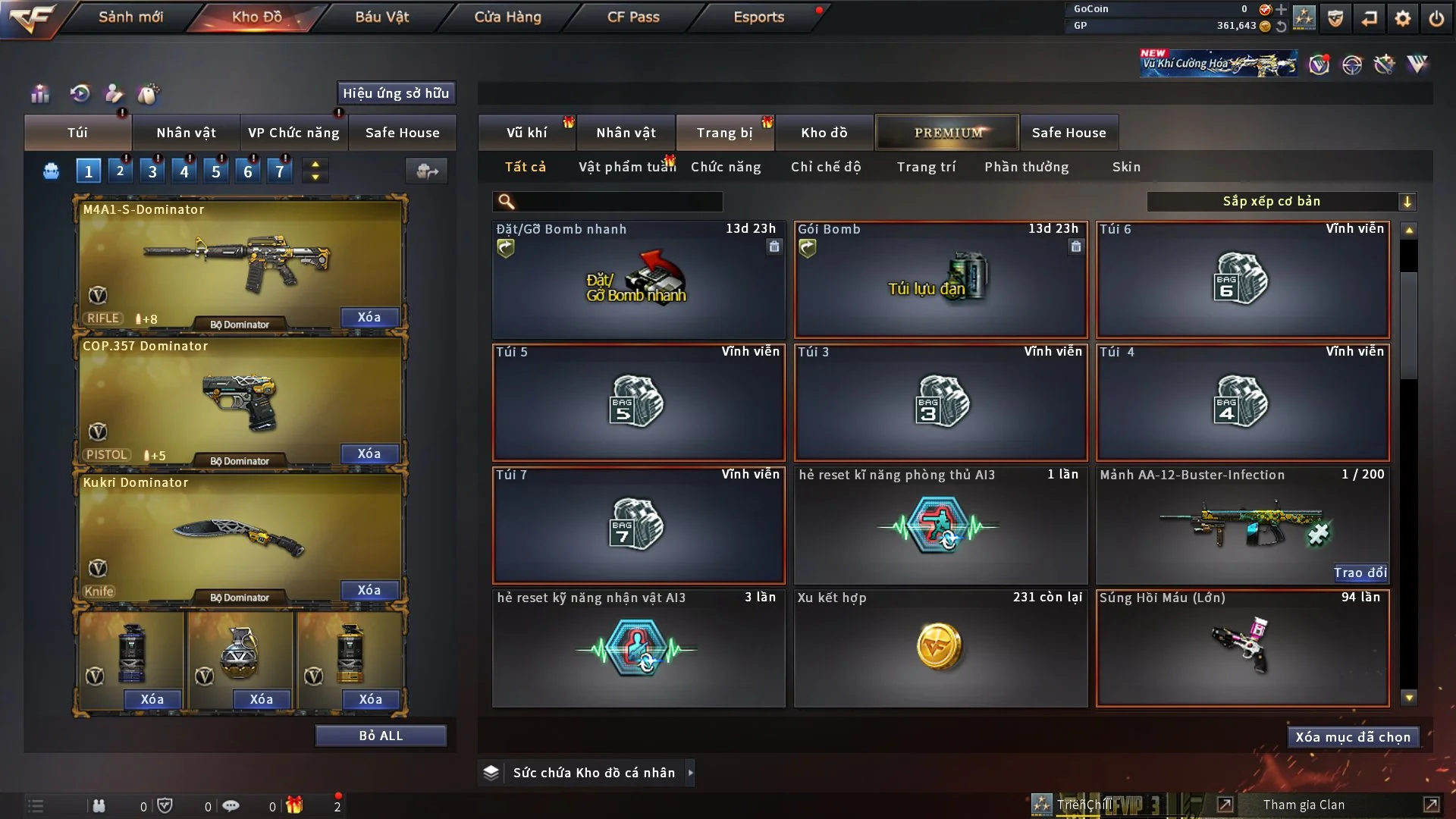Open the VP Chức năng tab
This screenshot has width=1456, height=819.
(293, 133)
